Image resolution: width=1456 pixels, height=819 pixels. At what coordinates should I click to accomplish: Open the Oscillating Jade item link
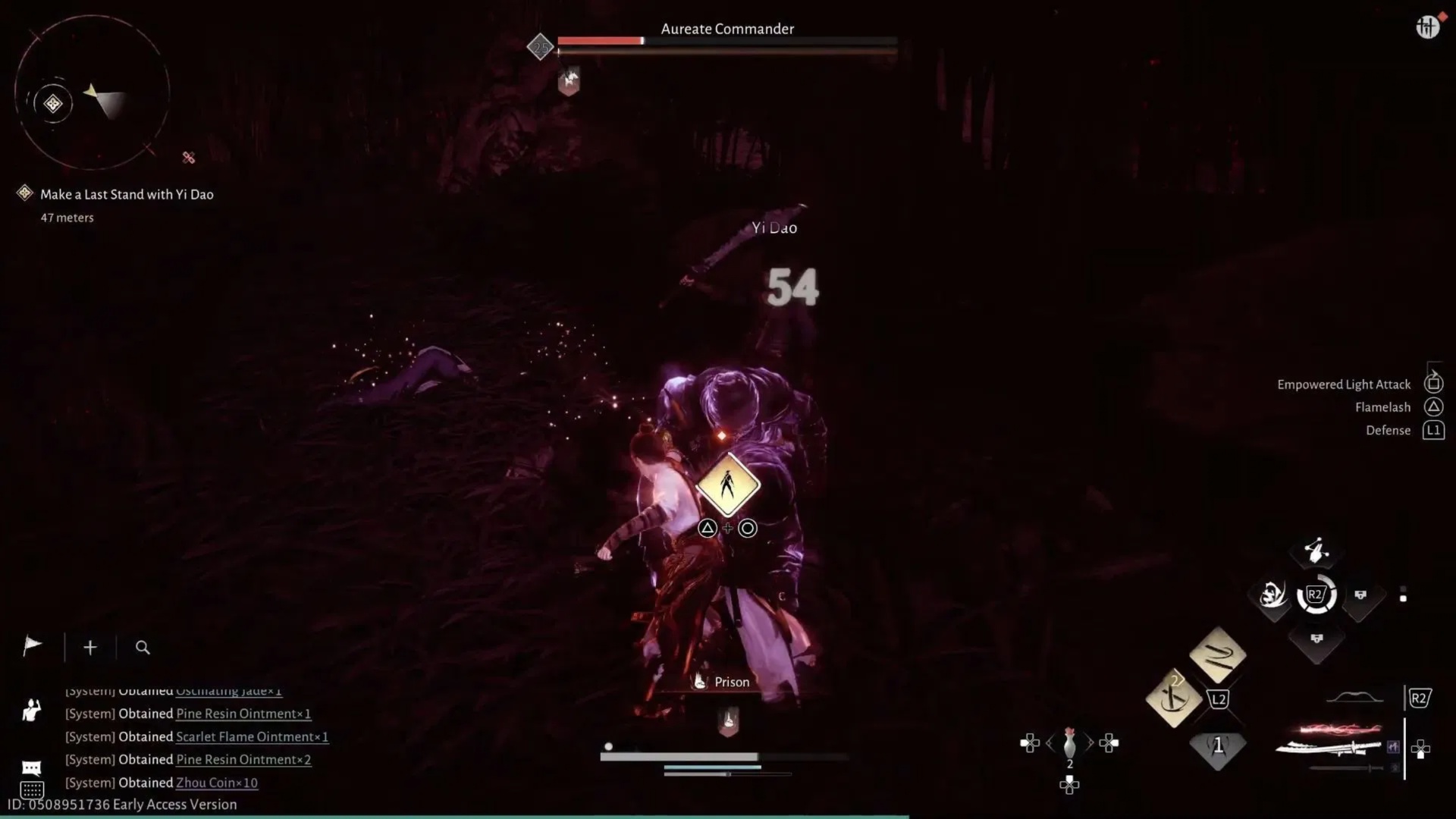227,691
